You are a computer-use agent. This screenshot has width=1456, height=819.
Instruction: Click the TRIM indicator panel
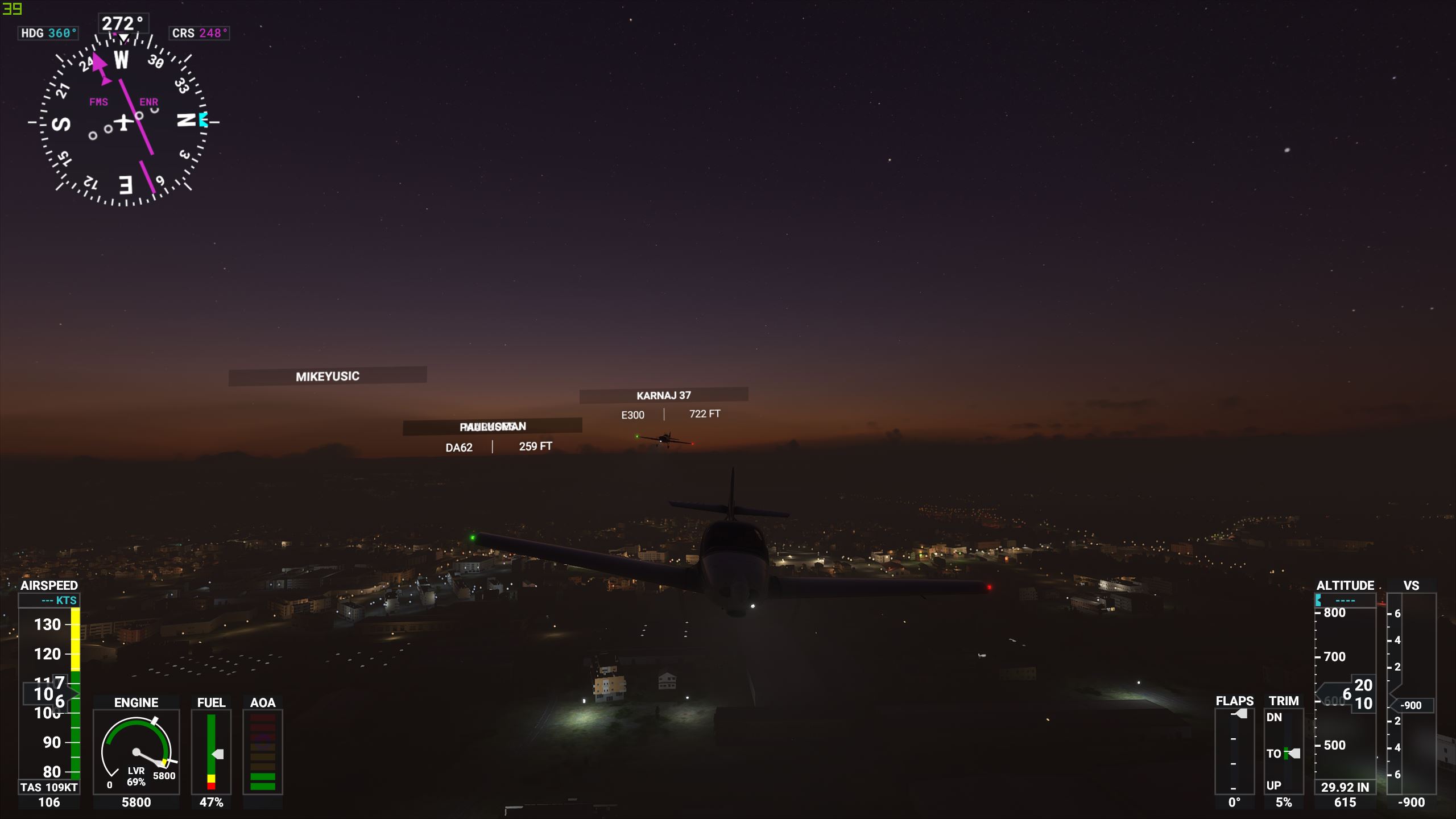tap(1285, 751)
